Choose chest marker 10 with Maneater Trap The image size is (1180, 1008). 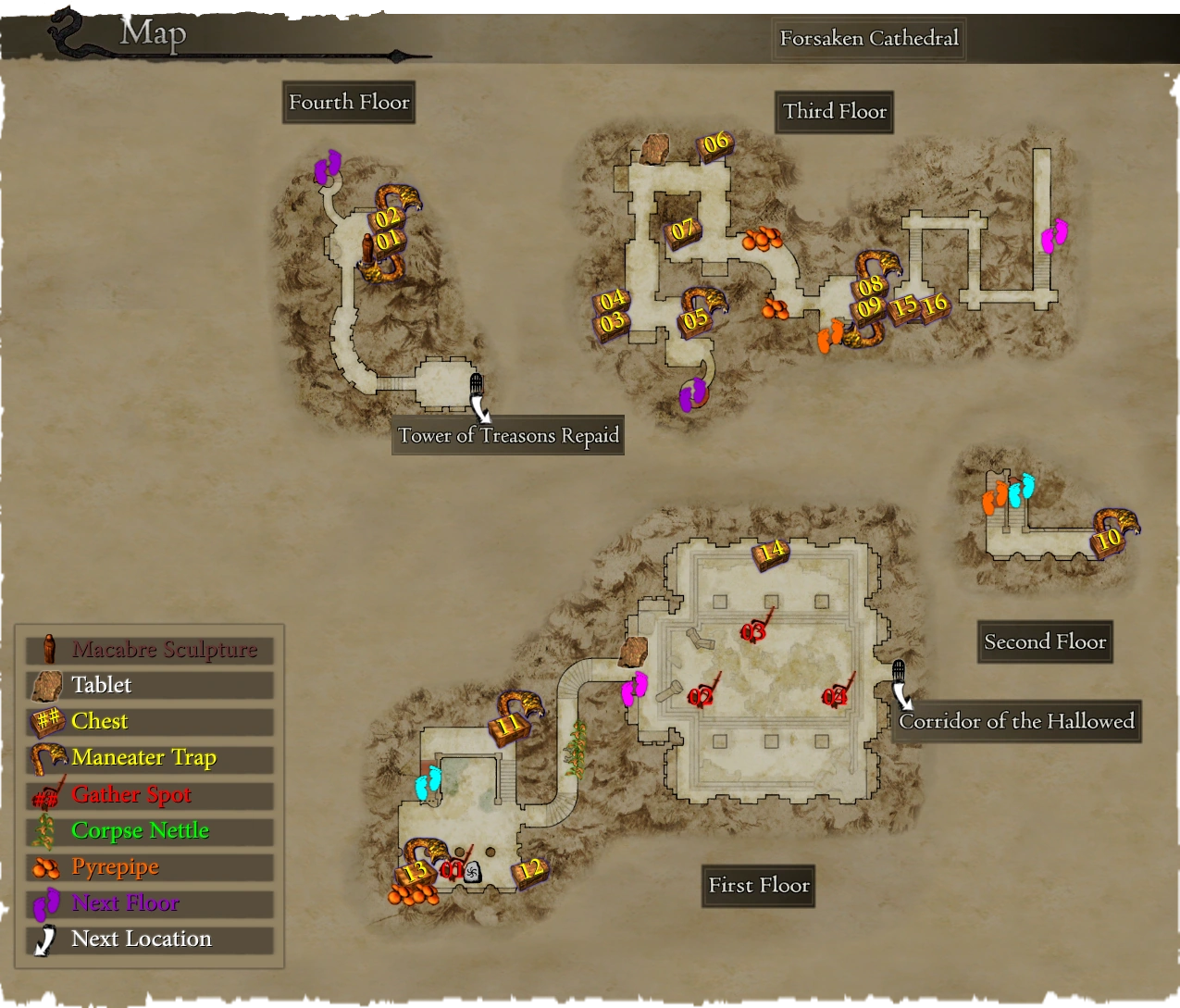pos(1109,539)
